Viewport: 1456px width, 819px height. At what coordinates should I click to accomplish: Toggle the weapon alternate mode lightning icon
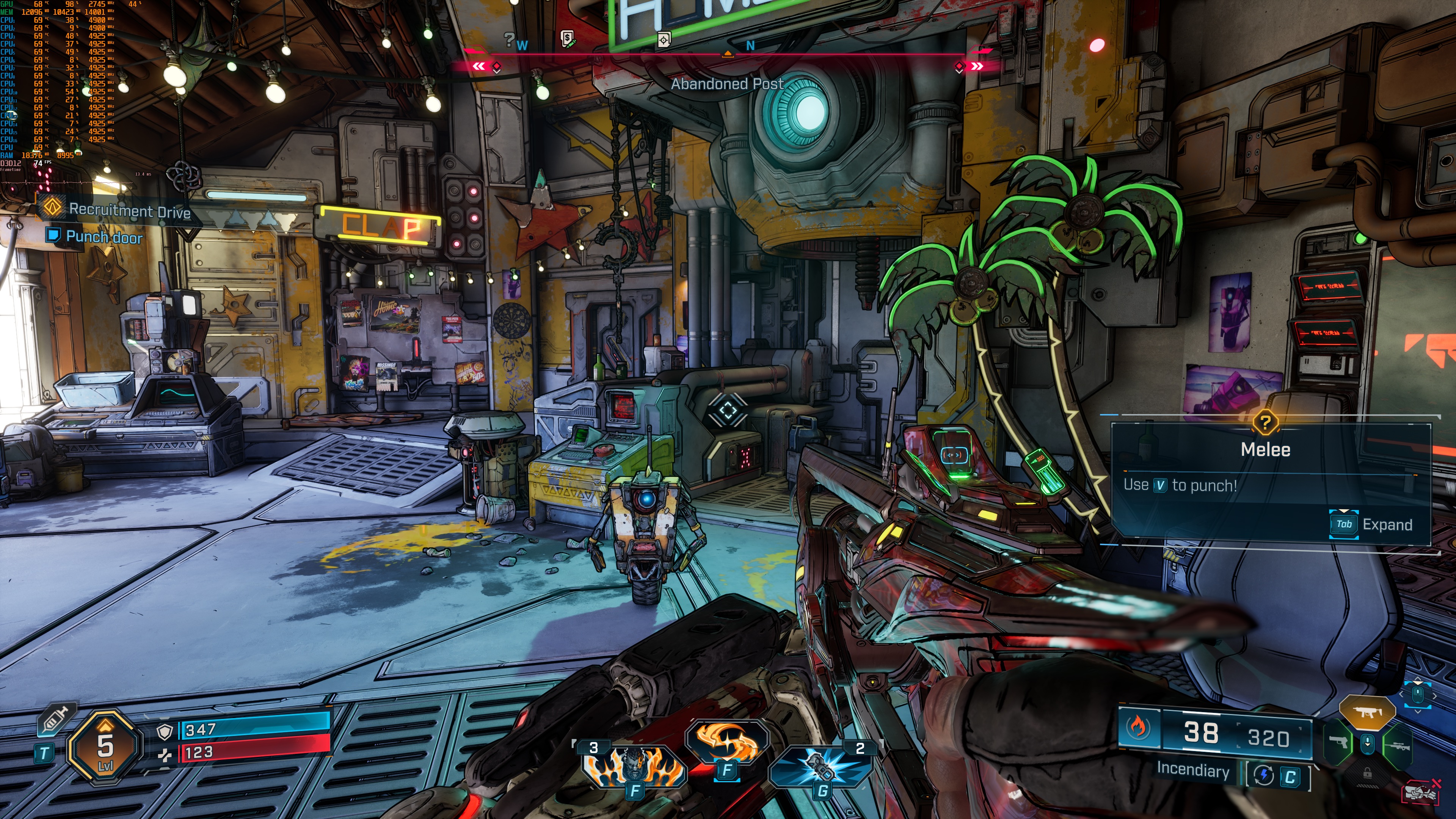tap(1264, 775)
